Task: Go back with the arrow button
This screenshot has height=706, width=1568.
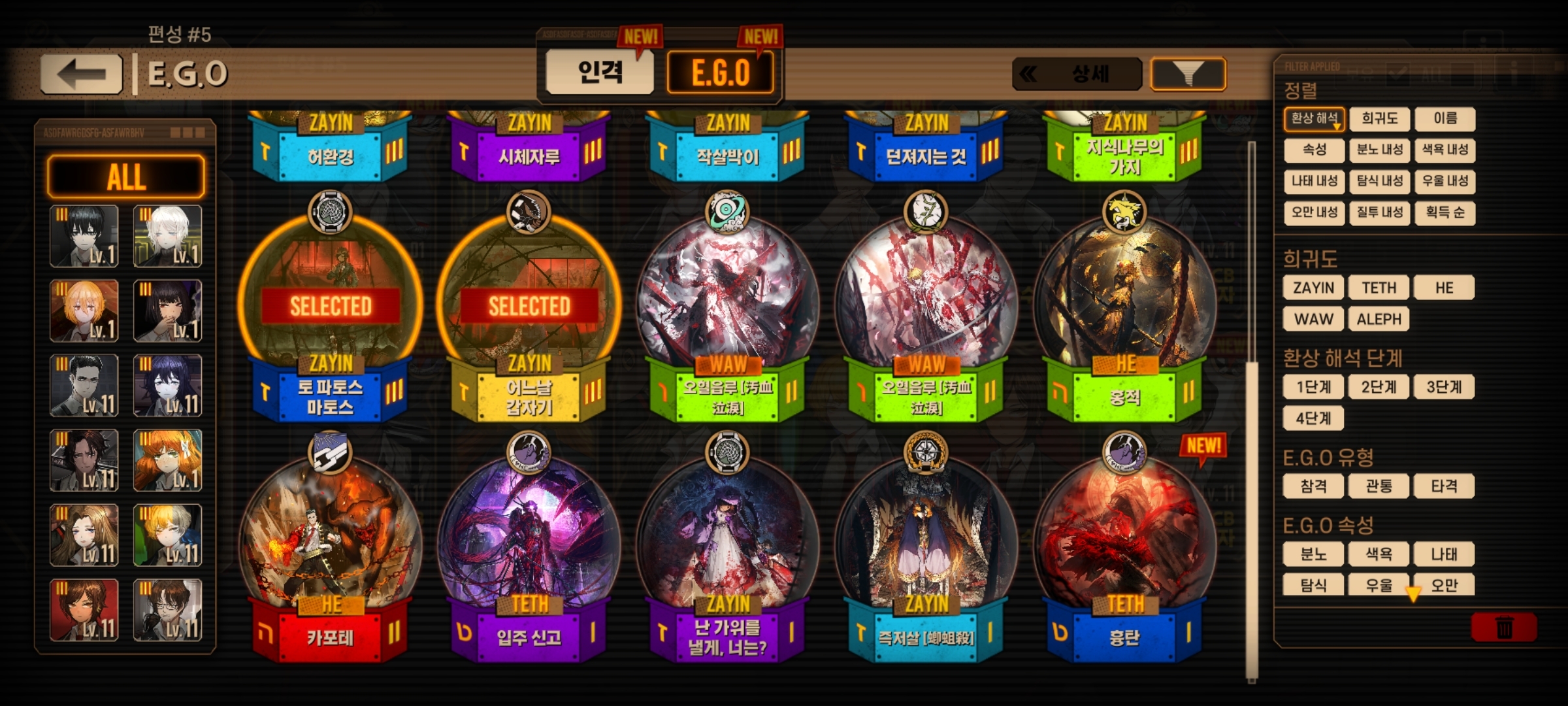Action: click(x=82, y=74)
